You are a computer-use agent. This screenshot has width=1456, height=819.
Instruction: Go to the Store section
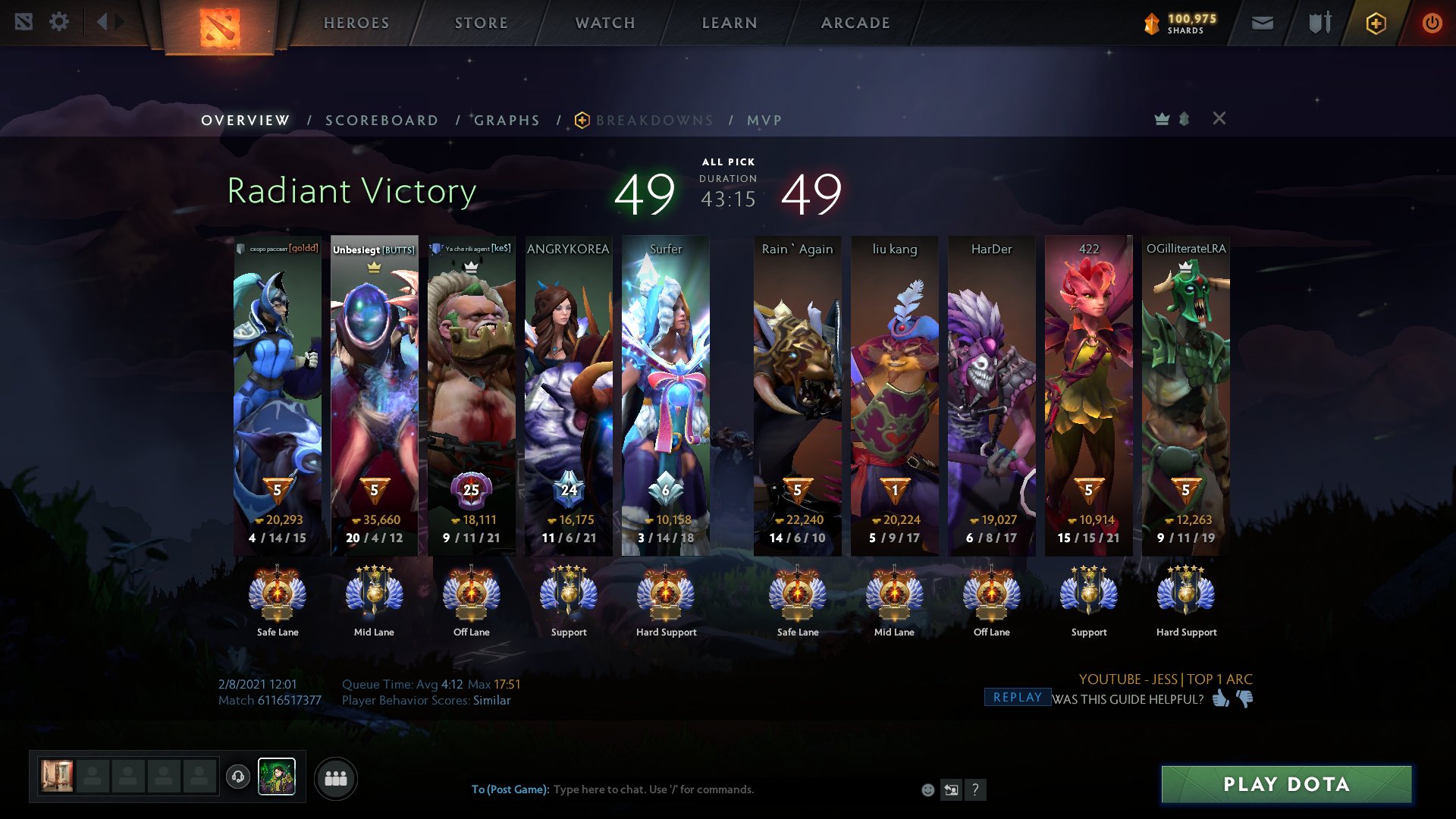482,23
